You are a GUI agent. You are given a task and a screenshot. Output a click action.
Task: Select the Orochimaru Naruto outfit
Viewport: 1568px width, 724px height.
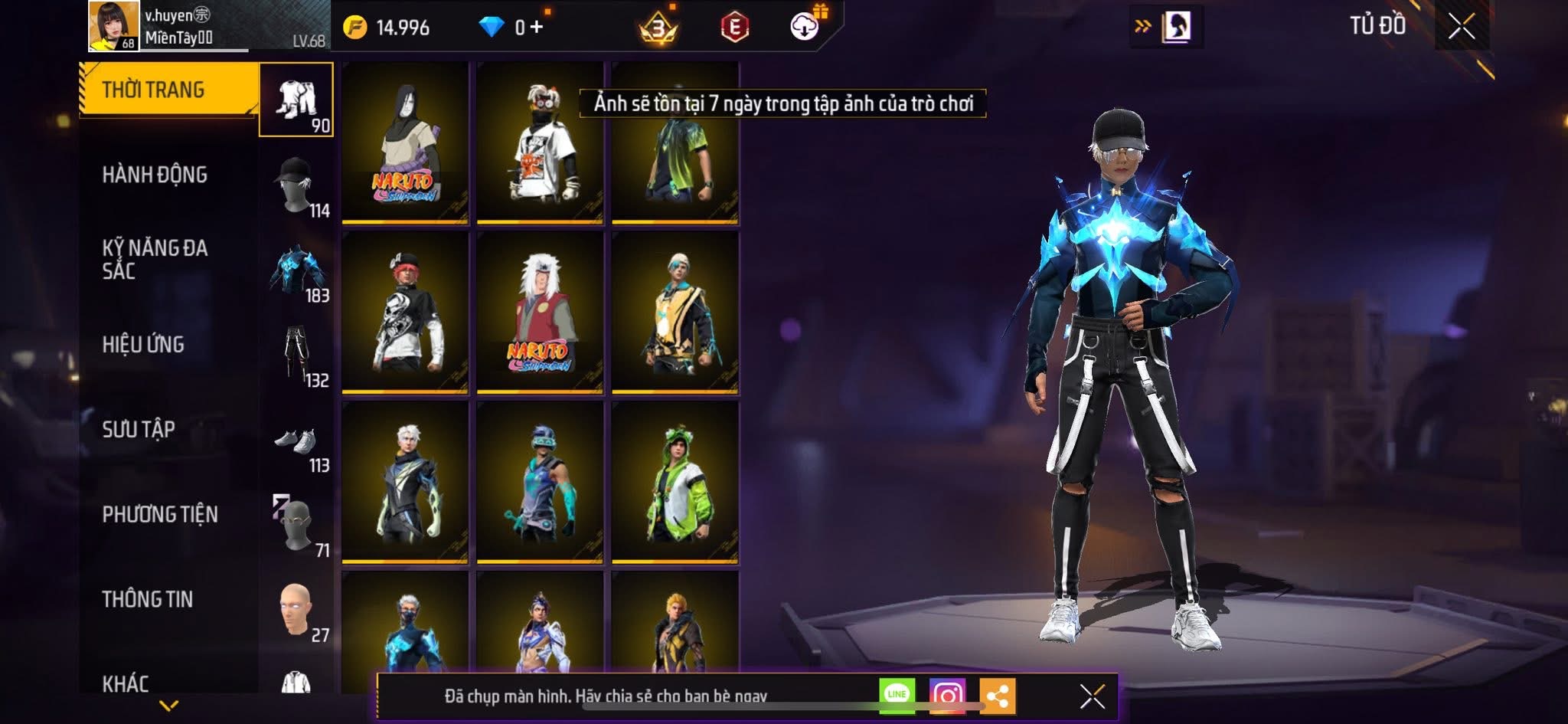click(x=405, y=143)
